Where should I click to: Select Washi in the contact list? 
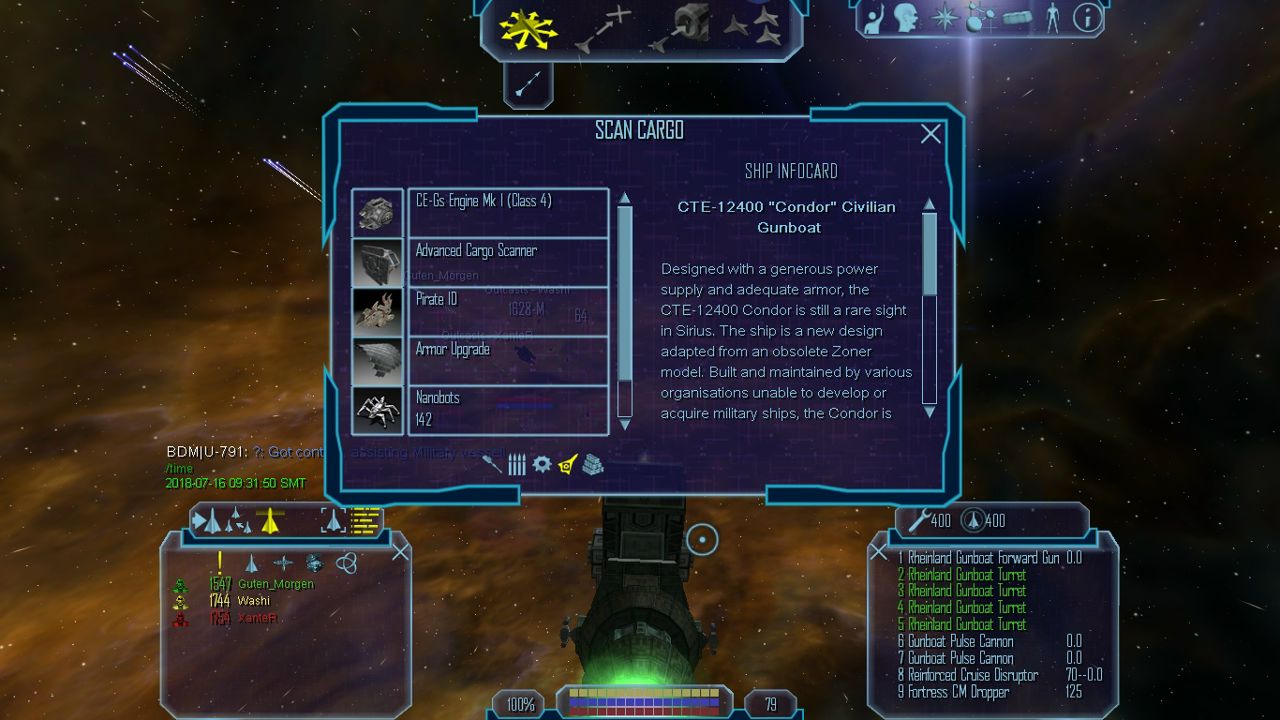pos(254,601)
